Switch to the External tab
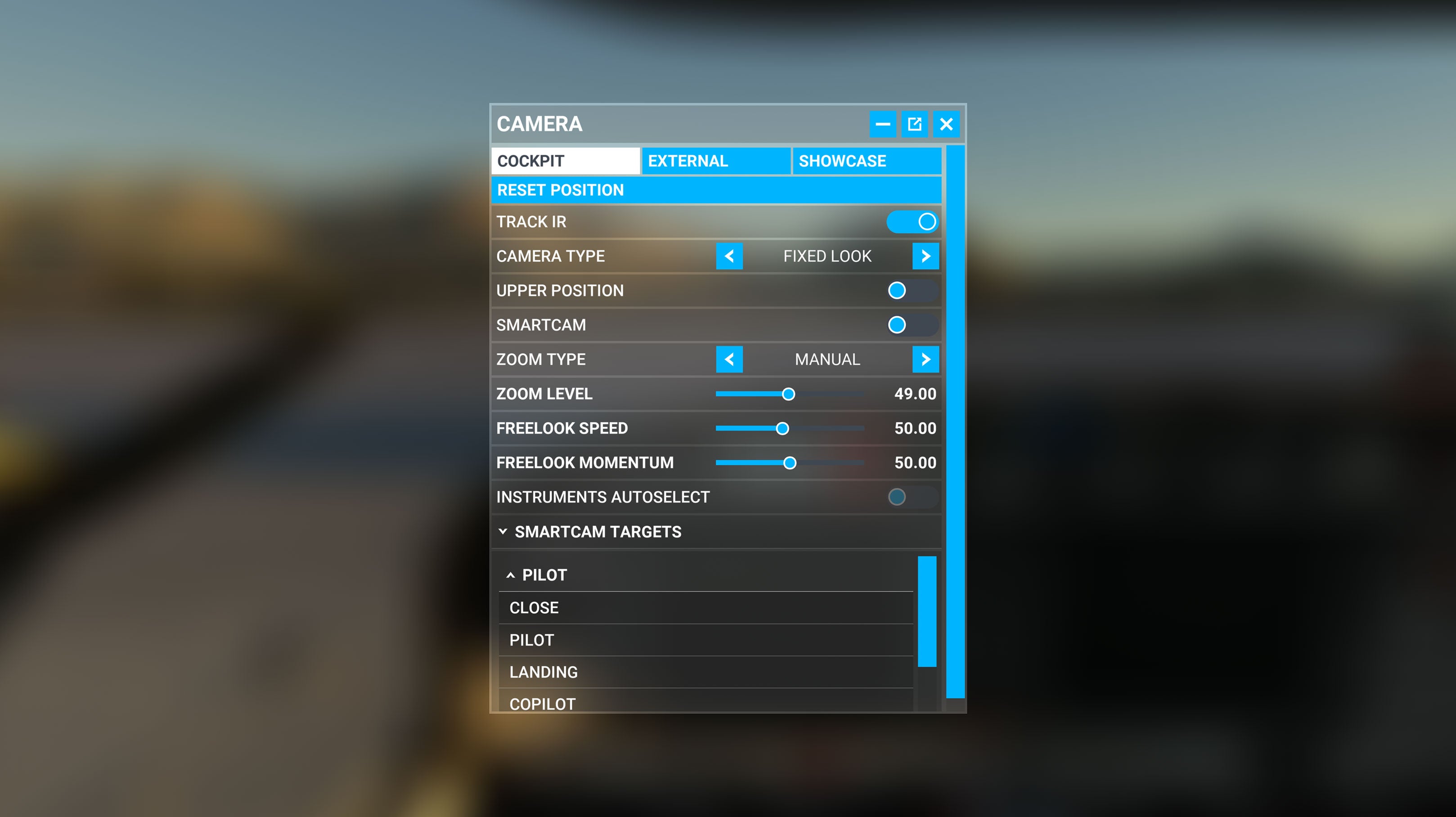The image size is (1456, 817). click(x=715, y=161)
